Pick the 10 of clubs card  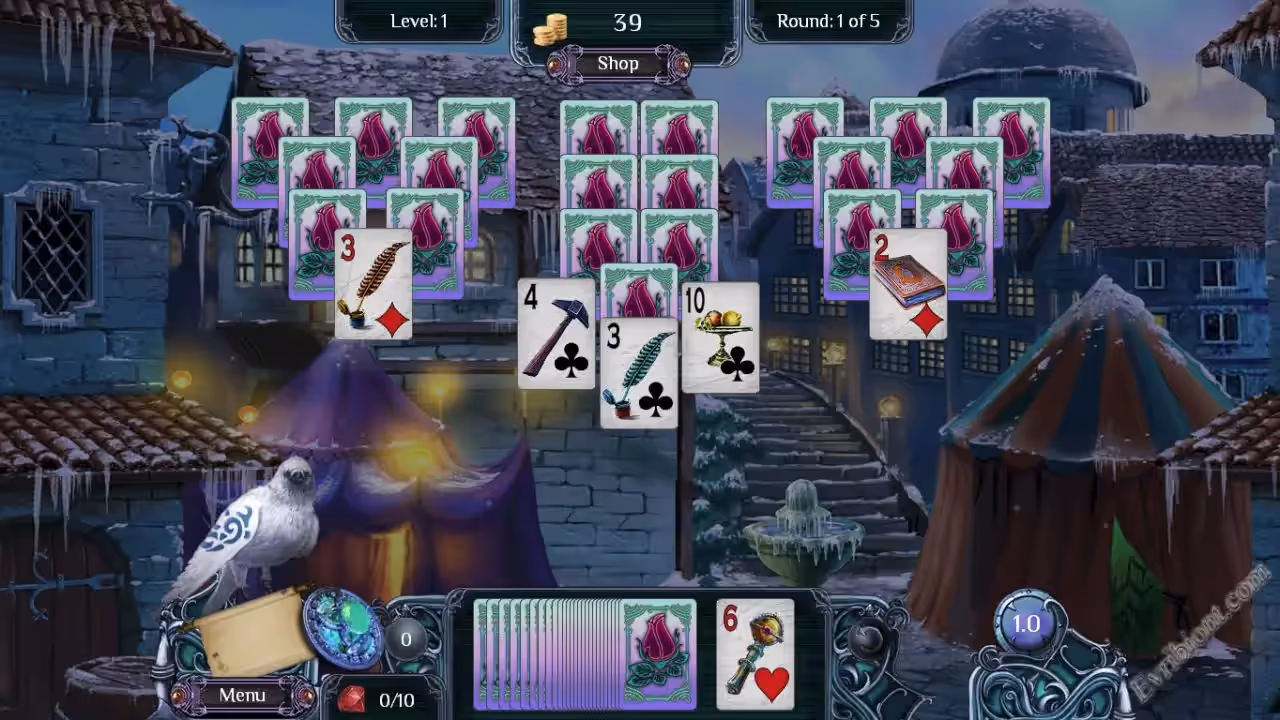pyautogui.click(x=720, y=338)
